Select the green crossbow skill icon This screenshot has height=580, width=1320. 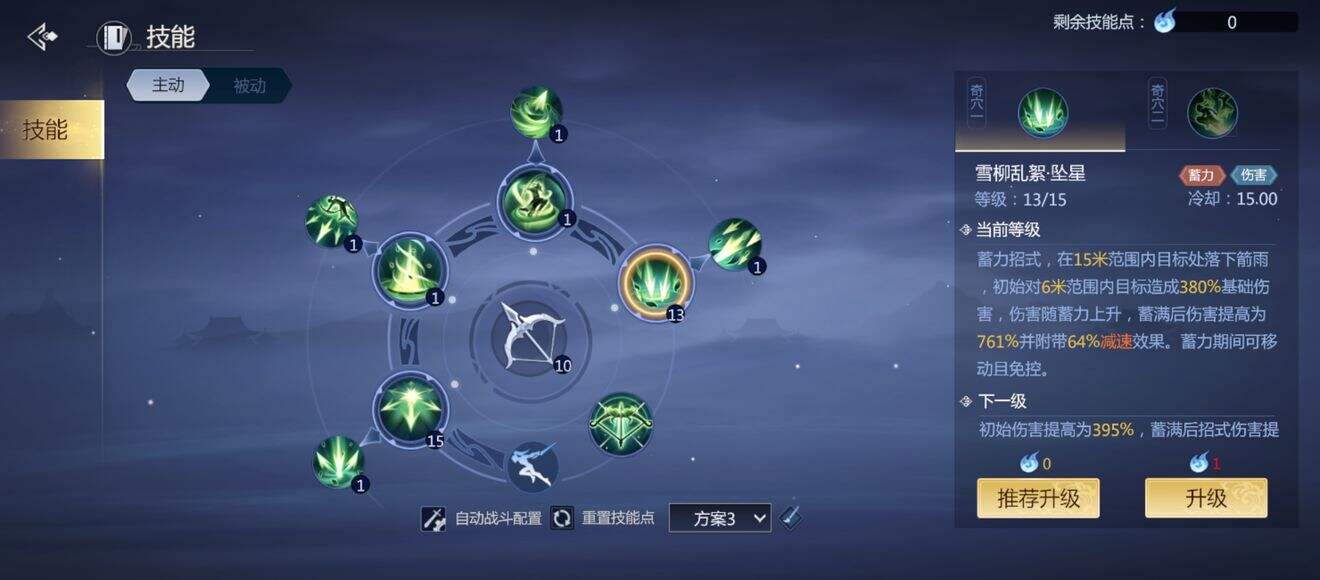pyautogui.click(x=621, y=423)
